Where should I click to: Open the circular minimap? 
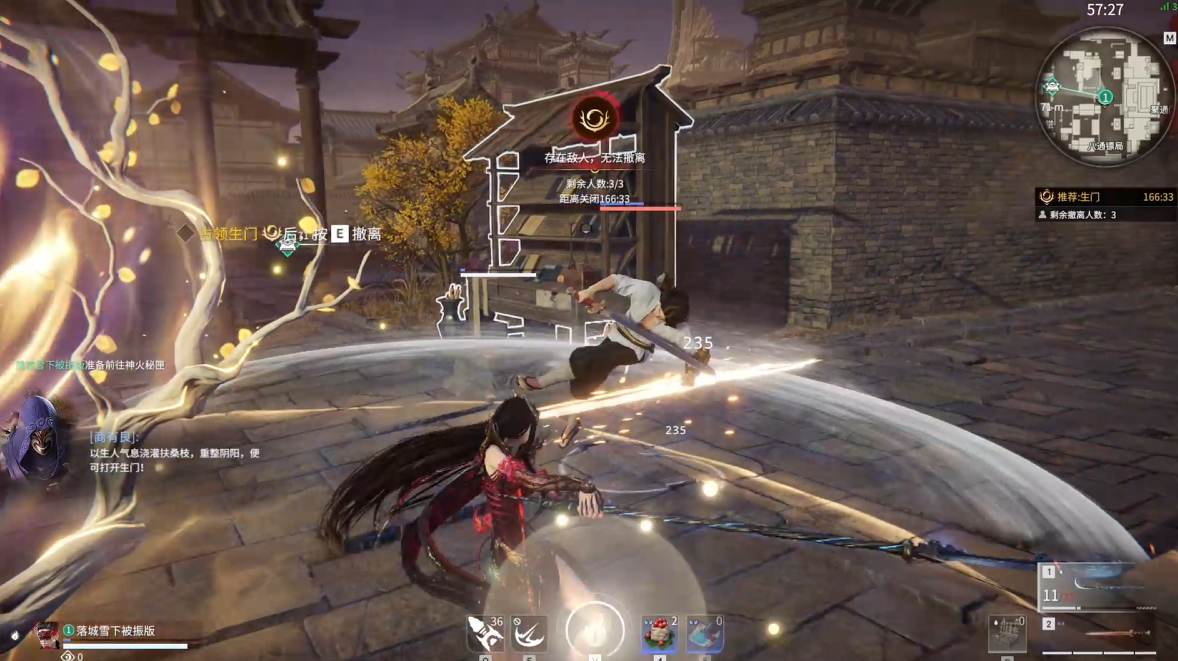coord(1104,95)
